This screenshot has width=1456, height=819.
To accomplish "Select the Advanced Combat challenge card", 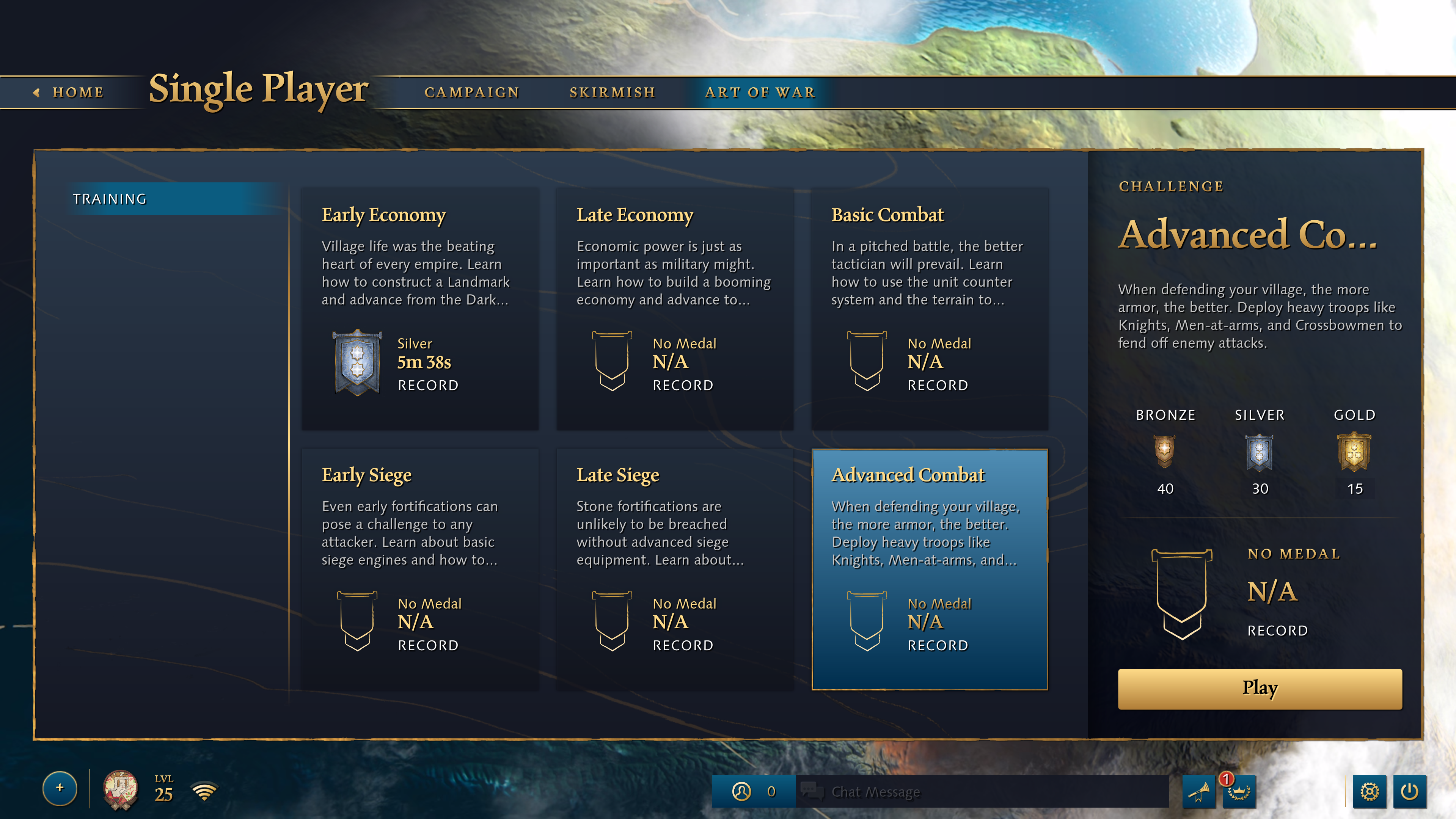I will tap(929, 569).
